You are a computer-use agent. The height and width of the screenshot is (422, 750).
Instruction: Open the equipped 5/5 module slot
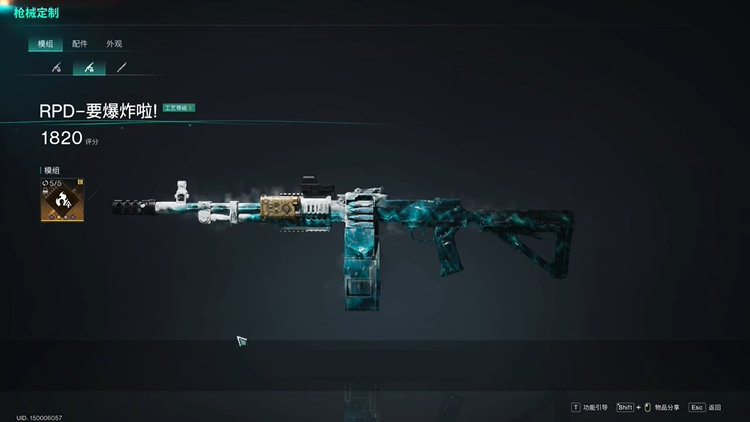(62, 201)
